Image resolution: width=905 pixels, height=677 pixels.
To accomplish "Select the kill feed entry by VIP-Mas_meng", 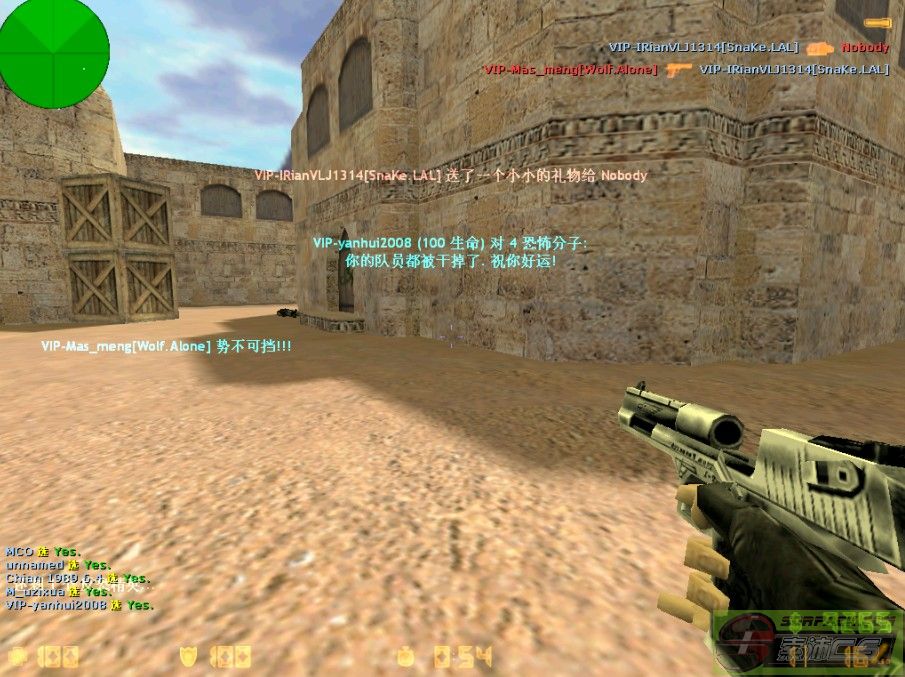I will pyautogui.click(x=686, y=70).
